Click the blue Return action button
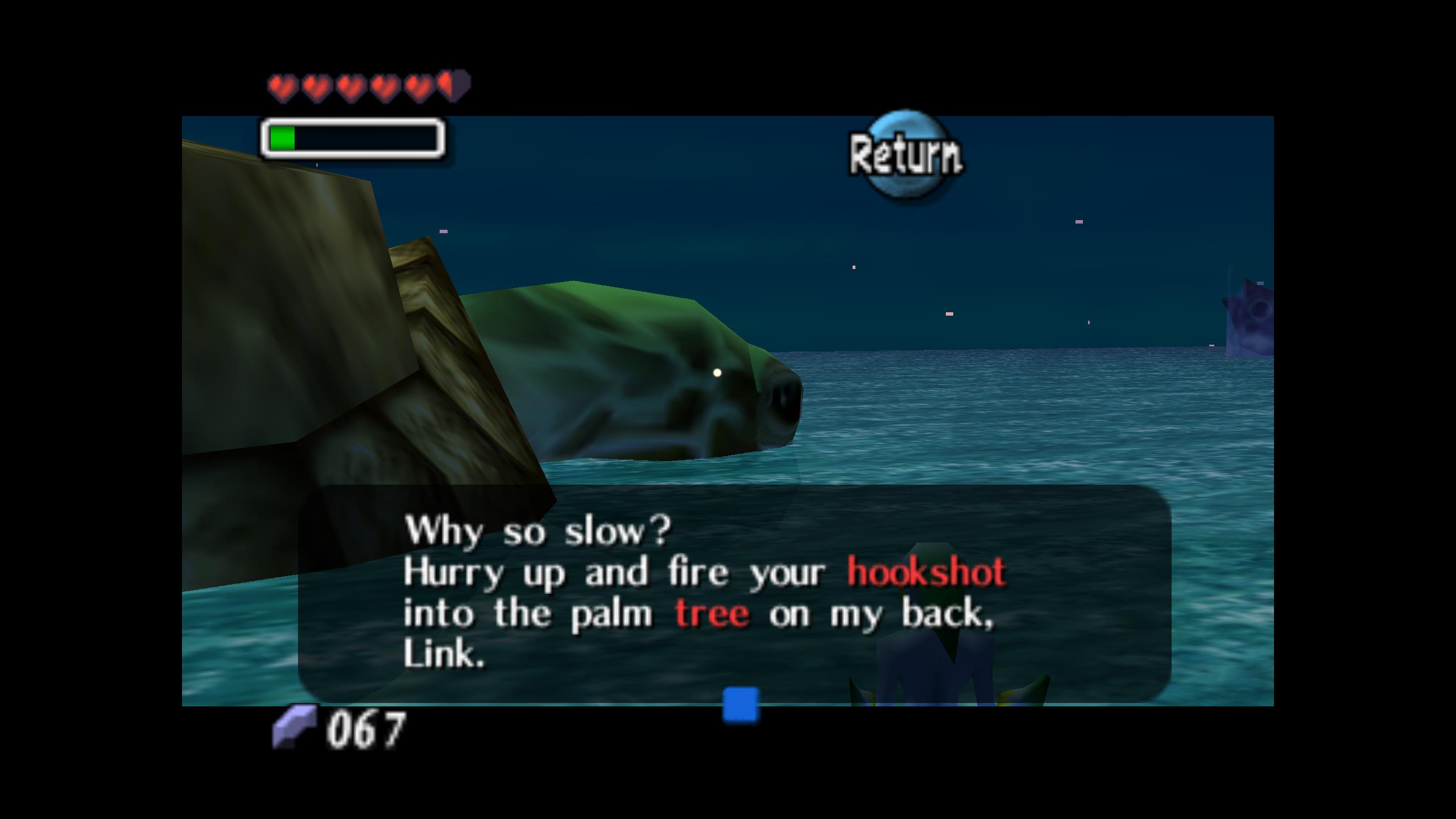This screenshot has width=1456, height=819. (905, 154)
